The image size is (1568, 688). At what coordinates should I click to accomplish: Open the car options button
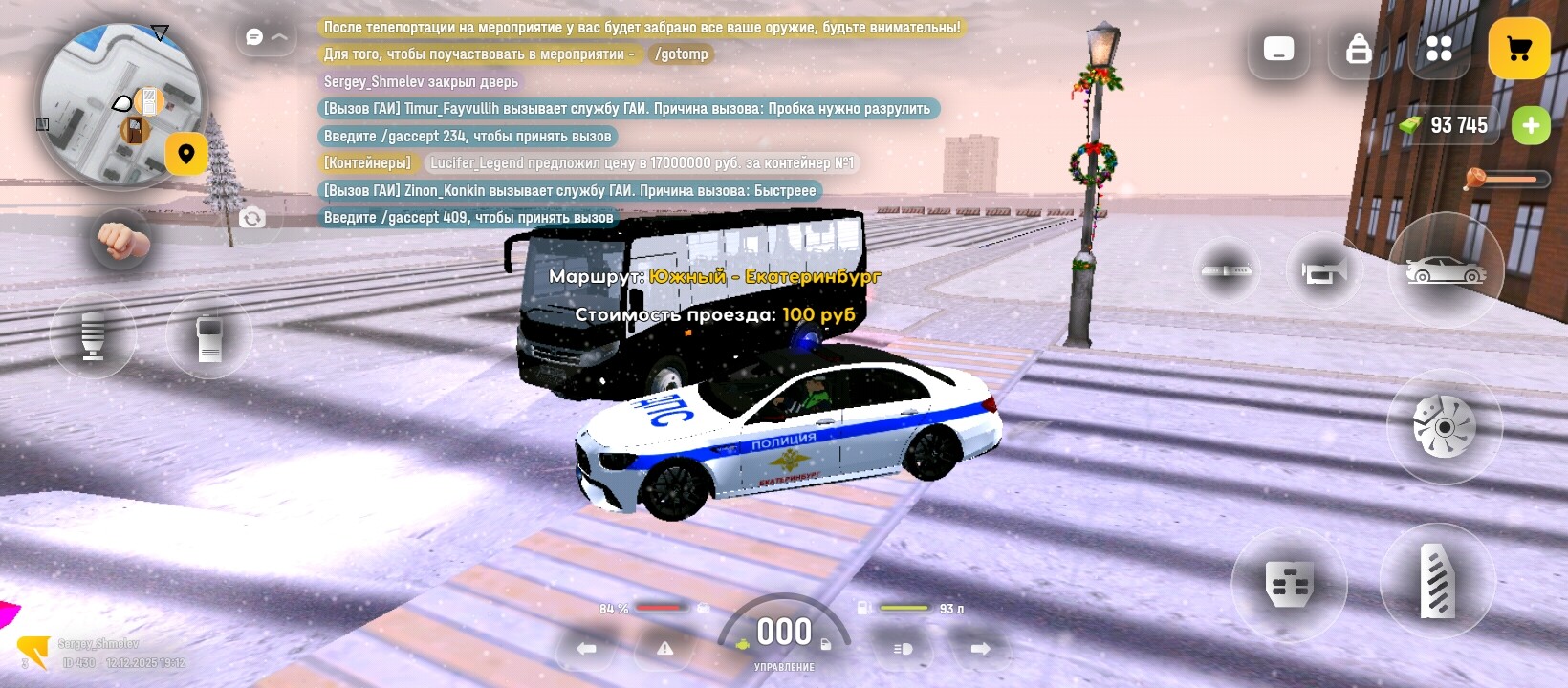click(1445, 271)
